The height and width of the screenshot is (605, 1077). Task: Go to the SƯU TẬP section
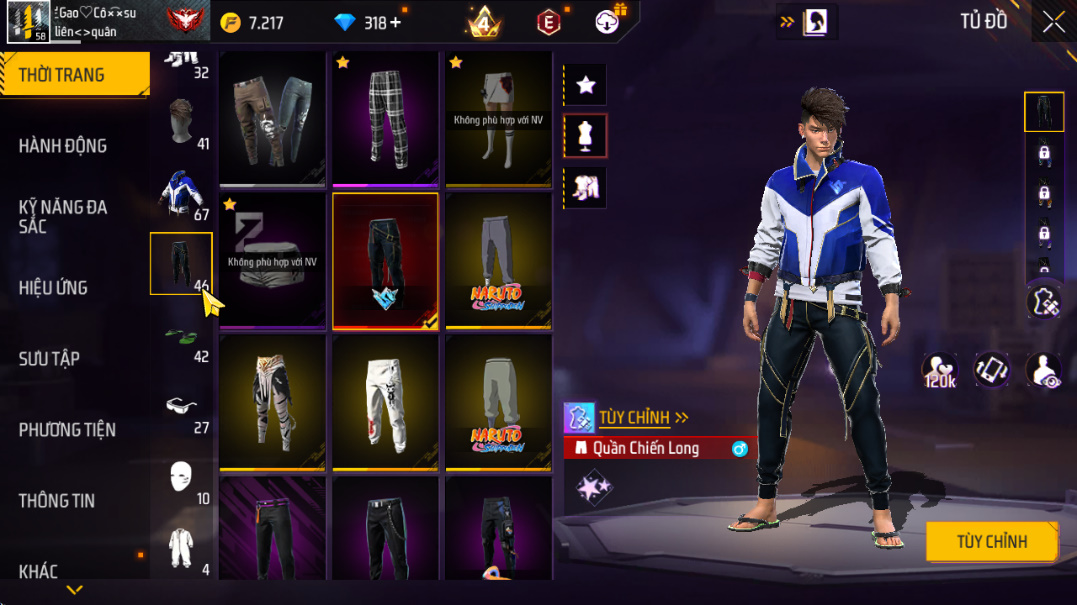[49, 358]
